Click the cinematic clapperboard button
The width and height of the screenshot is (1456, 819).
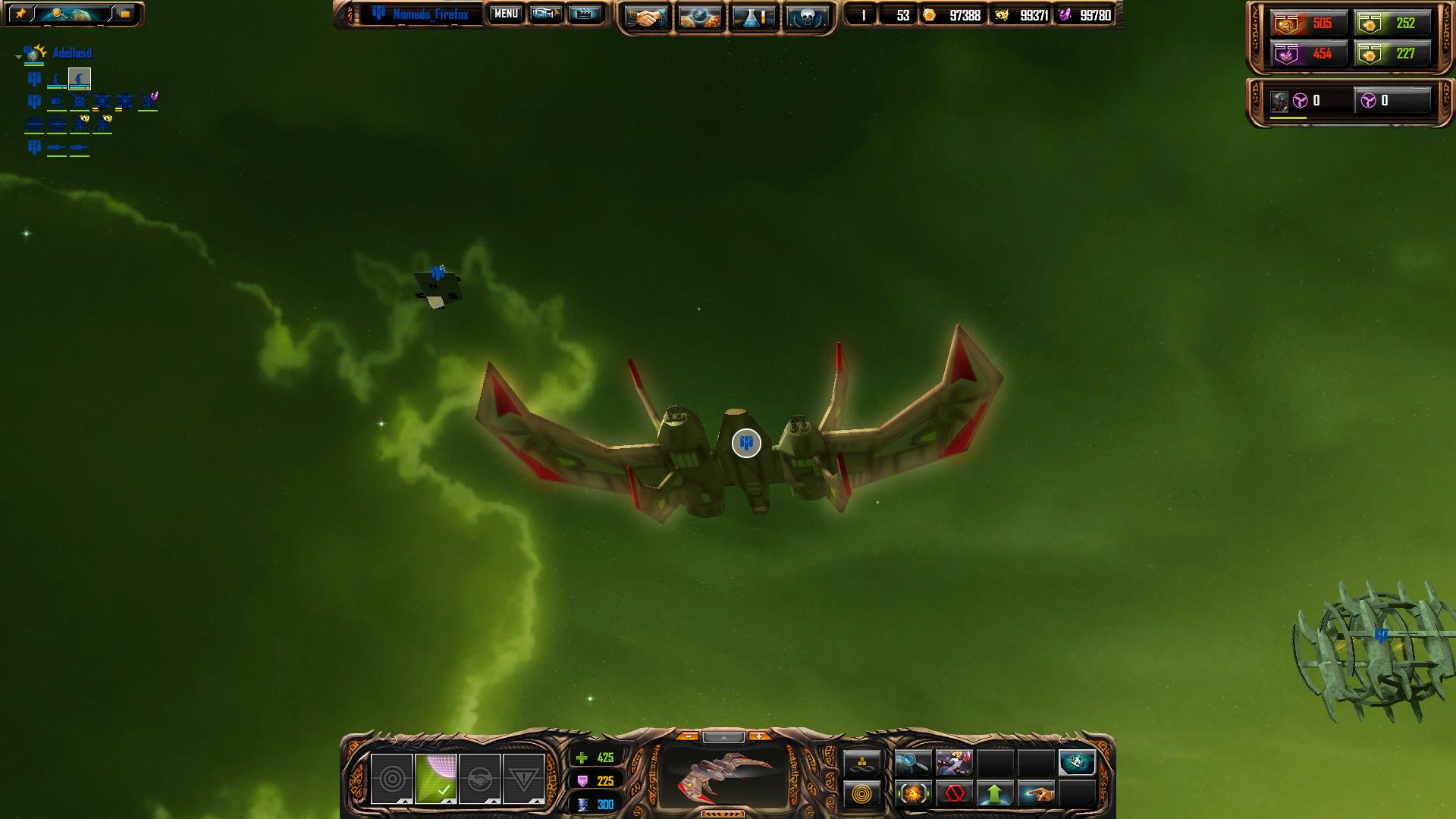(x=584, y=14)
